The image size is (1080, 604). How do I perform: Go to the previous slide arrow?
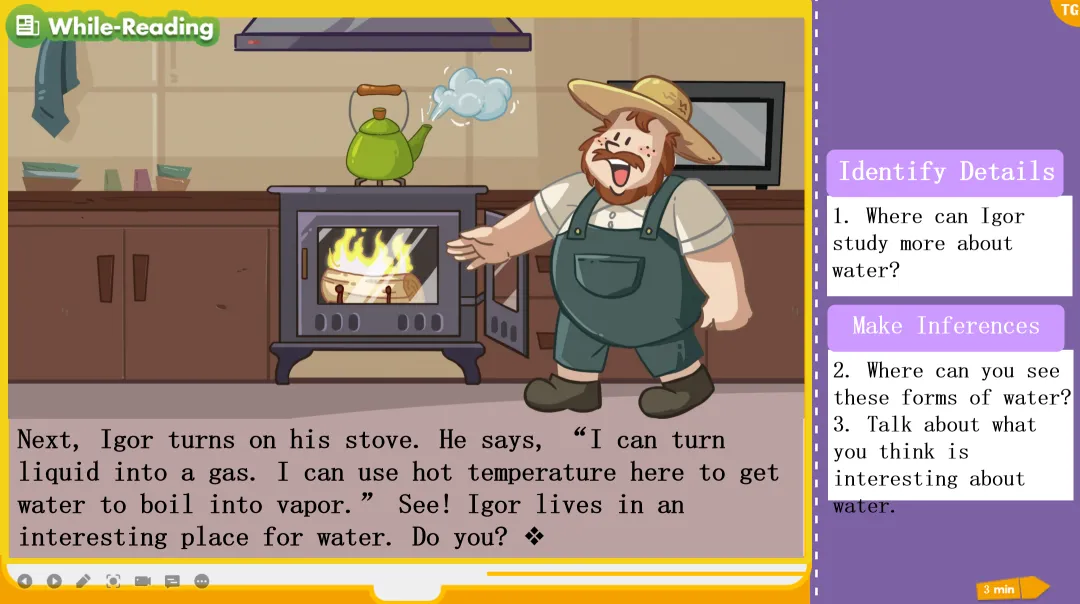25,581
